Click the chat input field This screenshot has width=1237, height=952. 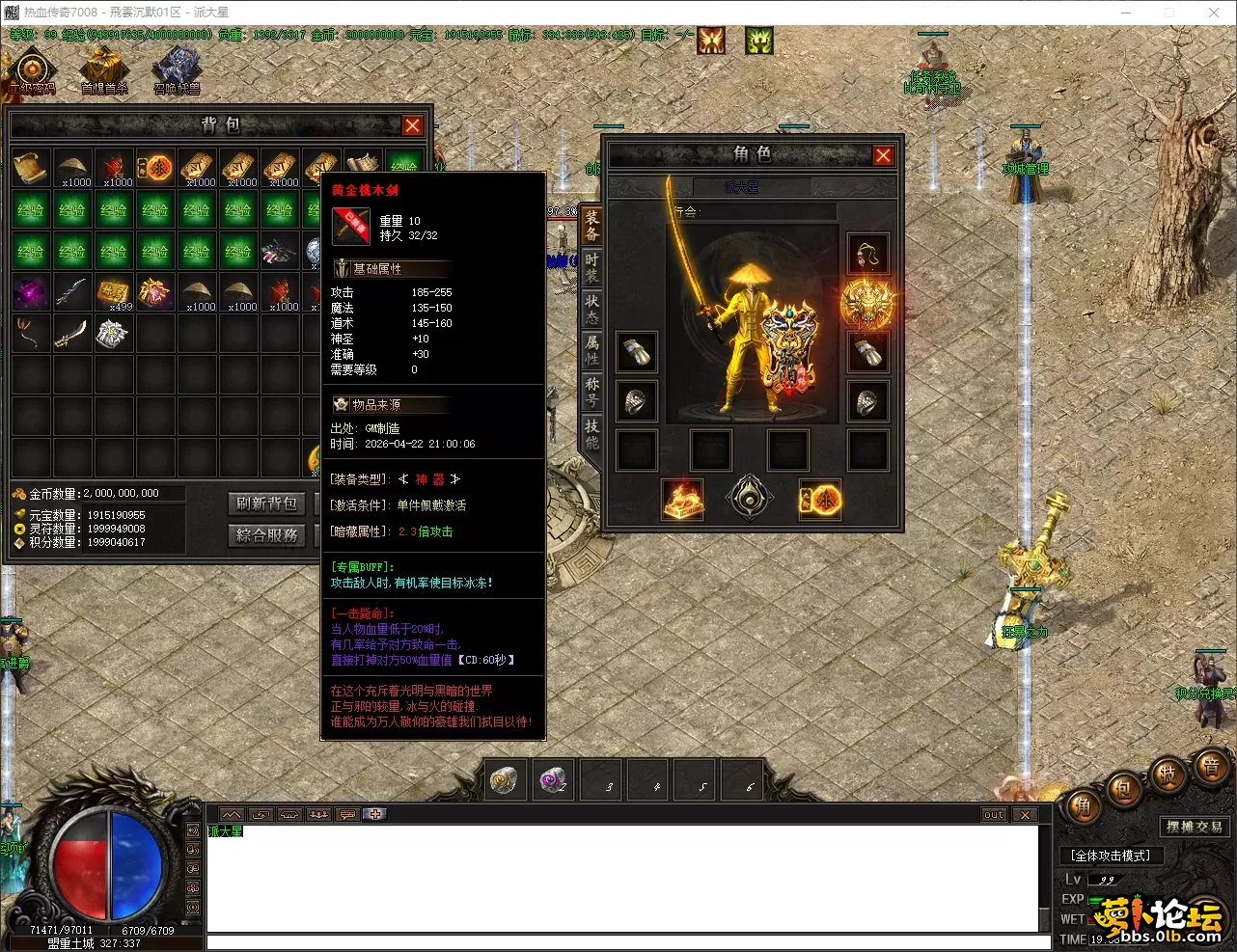622,942
